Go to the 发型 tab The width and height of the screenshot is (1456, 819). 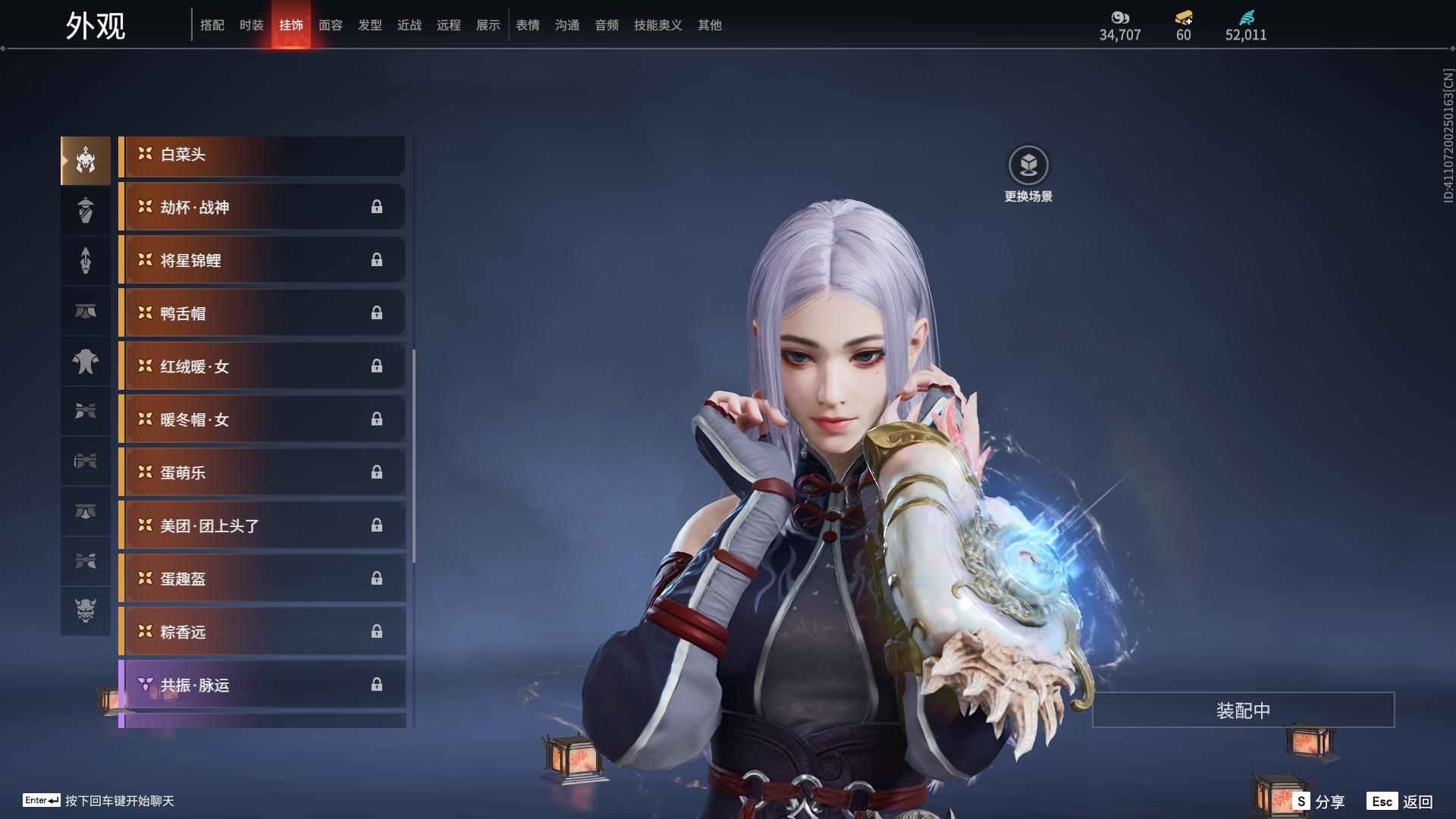click(x=370, y=25)
